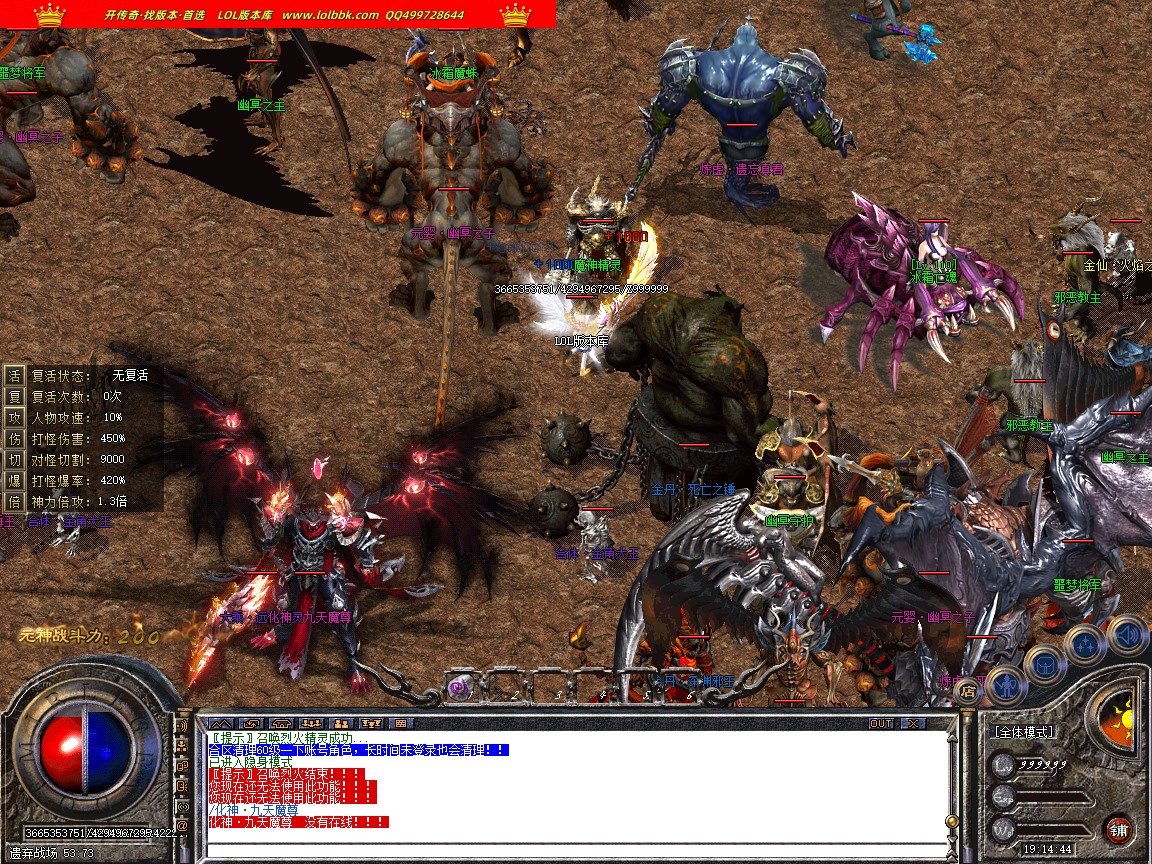Screen dimensions: 1152x864
Task: Open the bag inventory round button
Action: coord(1045,665)
